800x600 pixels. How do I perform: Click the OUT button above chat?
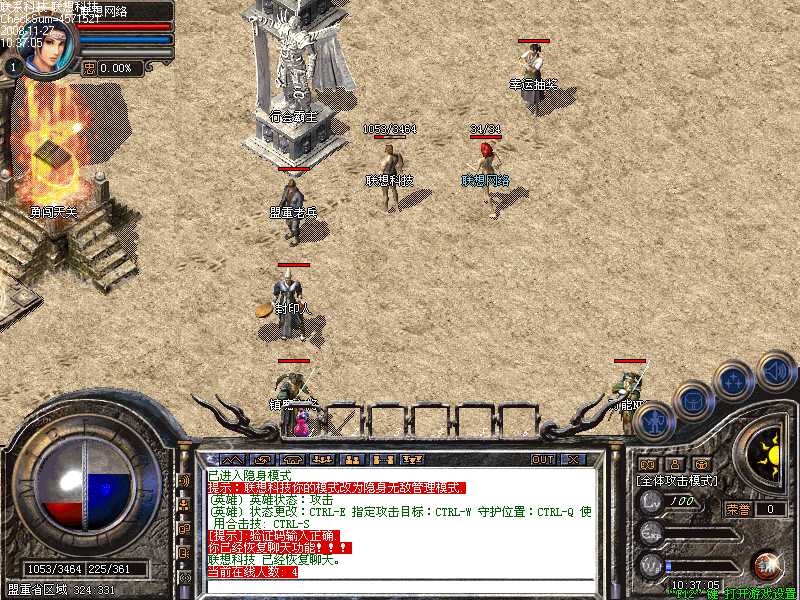pos(542,459)
